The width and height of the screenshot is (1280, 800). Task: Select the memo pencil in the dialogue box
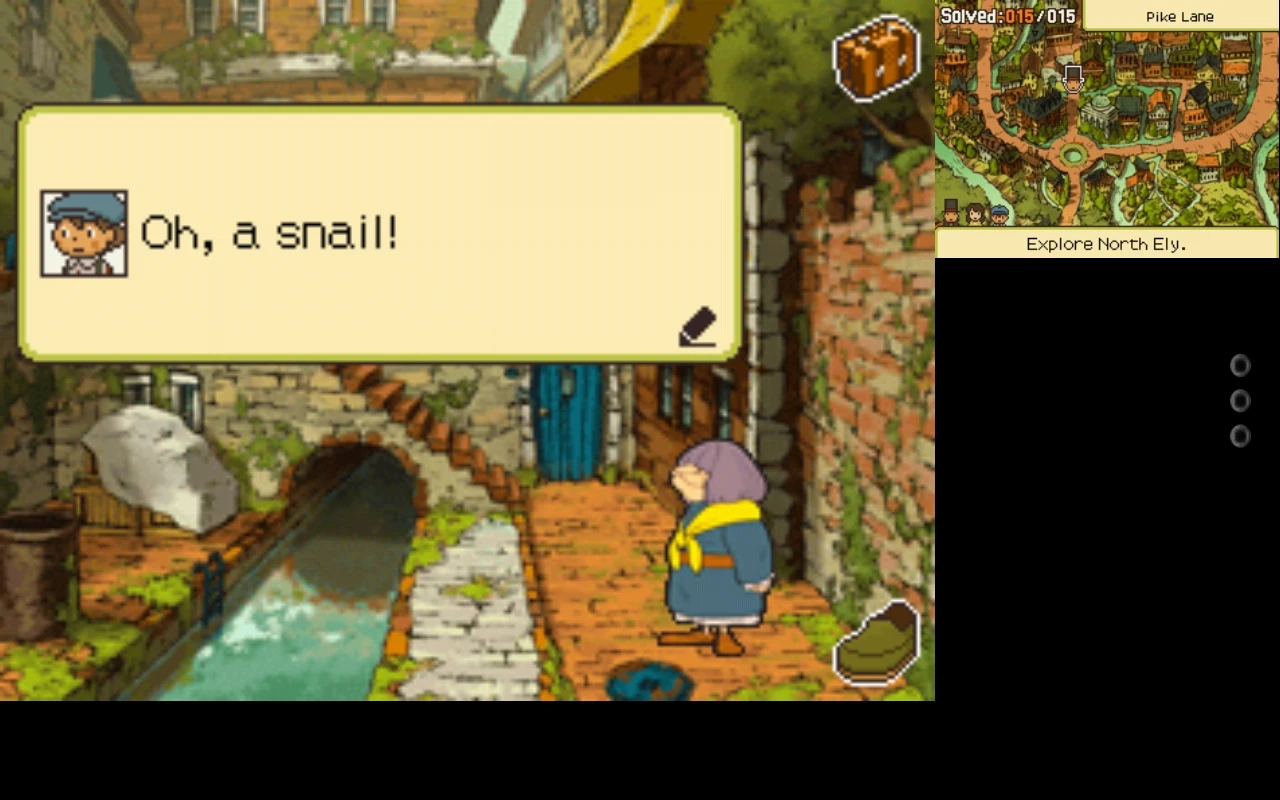point(697,327)
